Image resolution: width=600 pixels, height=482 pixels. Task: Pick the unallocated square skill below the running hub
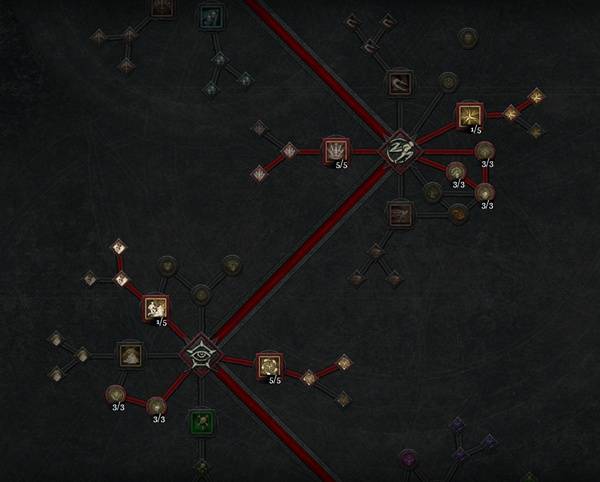[398, 212]
